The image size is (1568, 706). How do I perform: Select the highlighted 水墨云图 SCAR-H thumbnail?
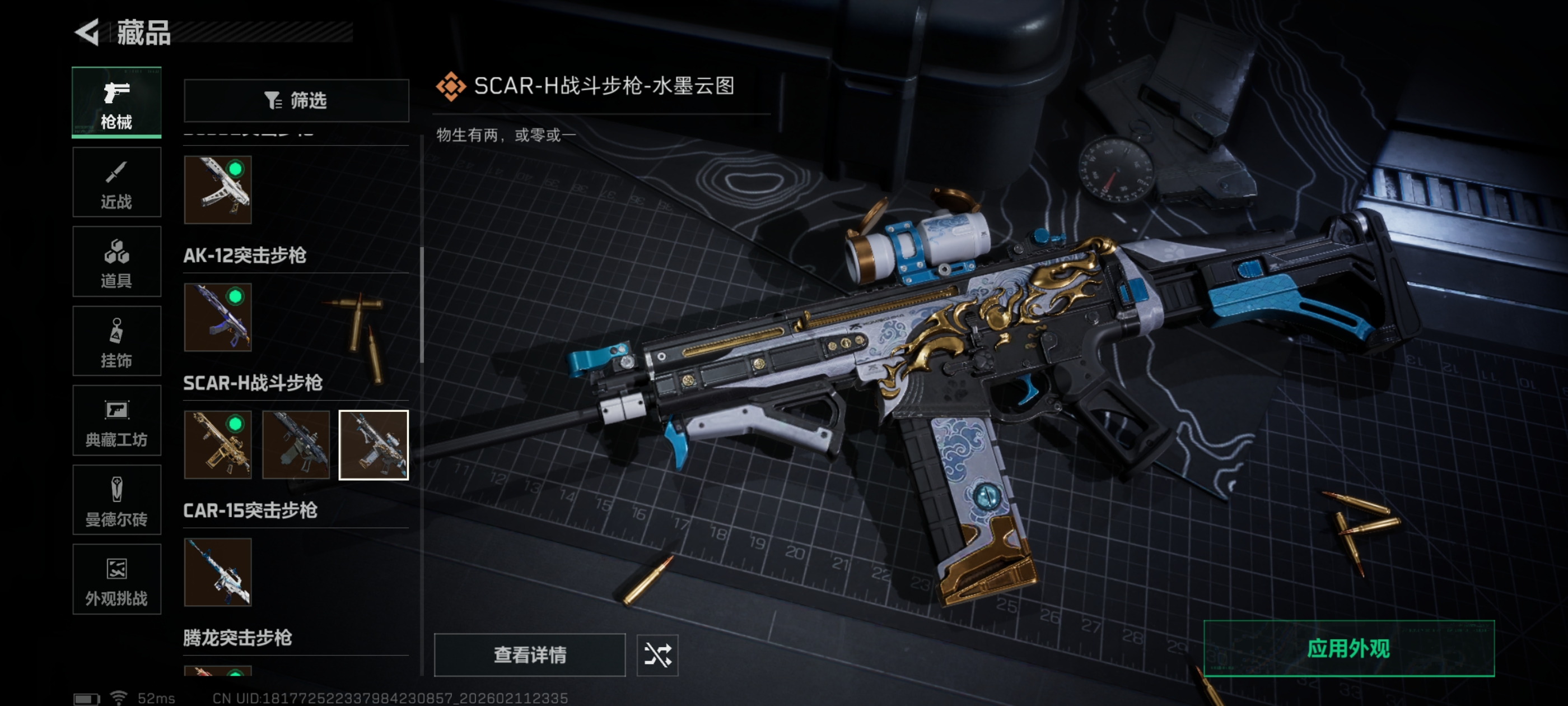(374, 445)
